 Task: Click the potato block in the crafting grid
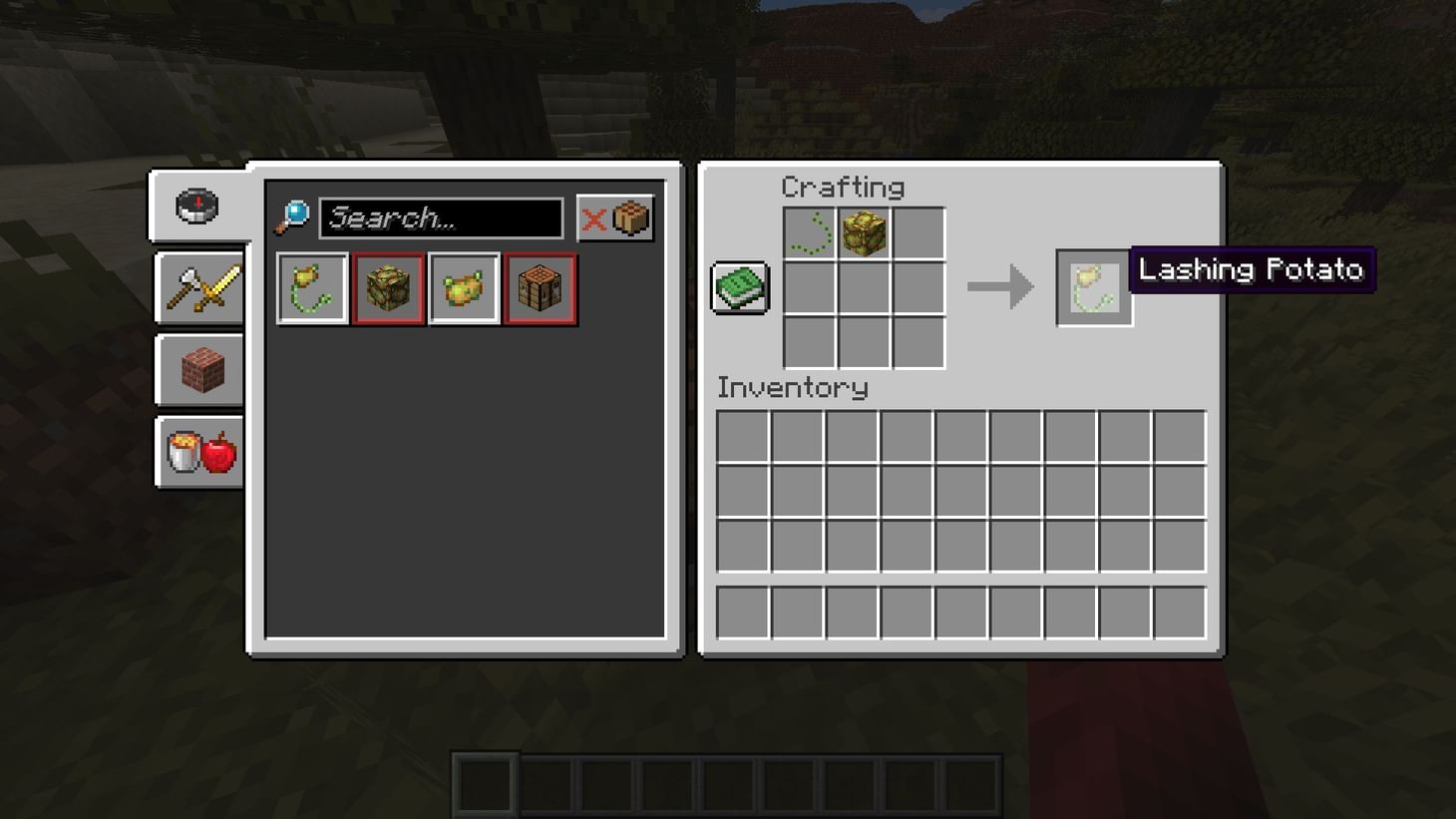point(866,233)
